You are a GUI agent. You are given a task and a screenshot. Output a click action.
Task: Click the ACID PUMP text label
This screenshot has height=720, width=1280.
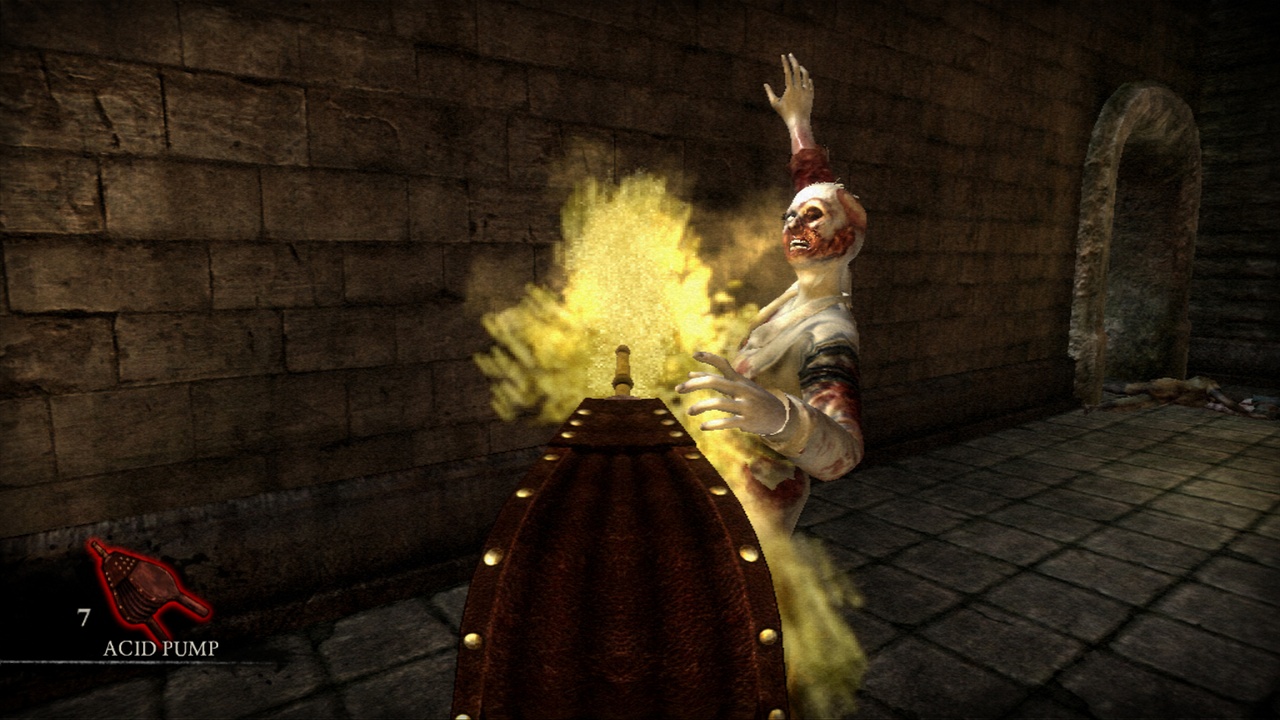[160, 649]
